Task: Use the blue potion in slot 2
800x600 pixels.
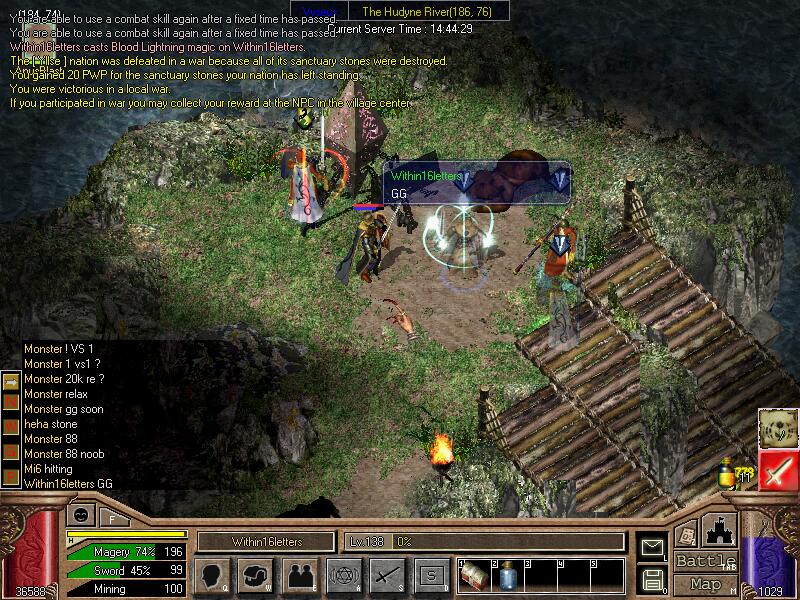Action: (507, 577)
